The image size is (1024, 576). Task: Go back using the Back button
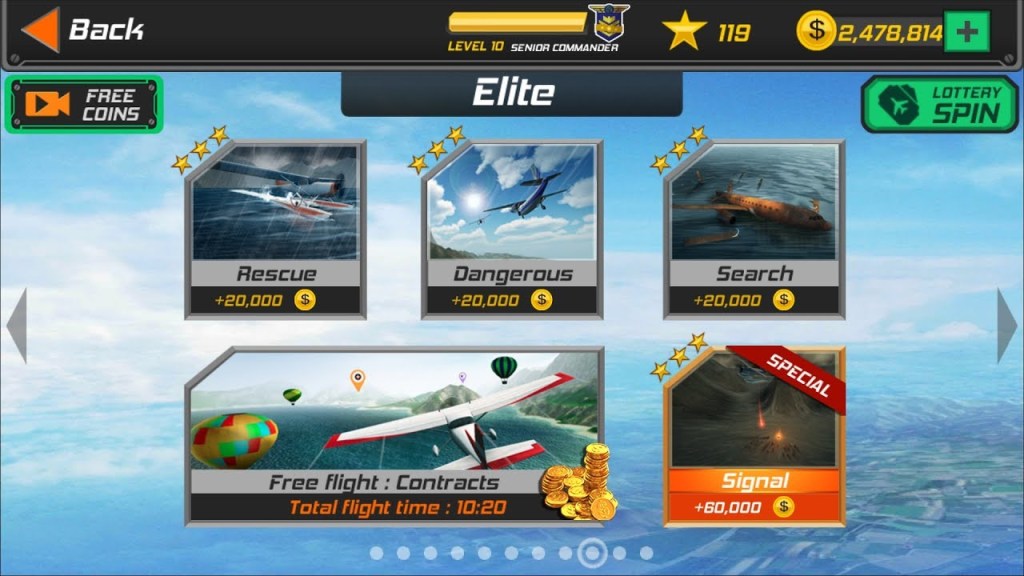(x=84, y=30)
